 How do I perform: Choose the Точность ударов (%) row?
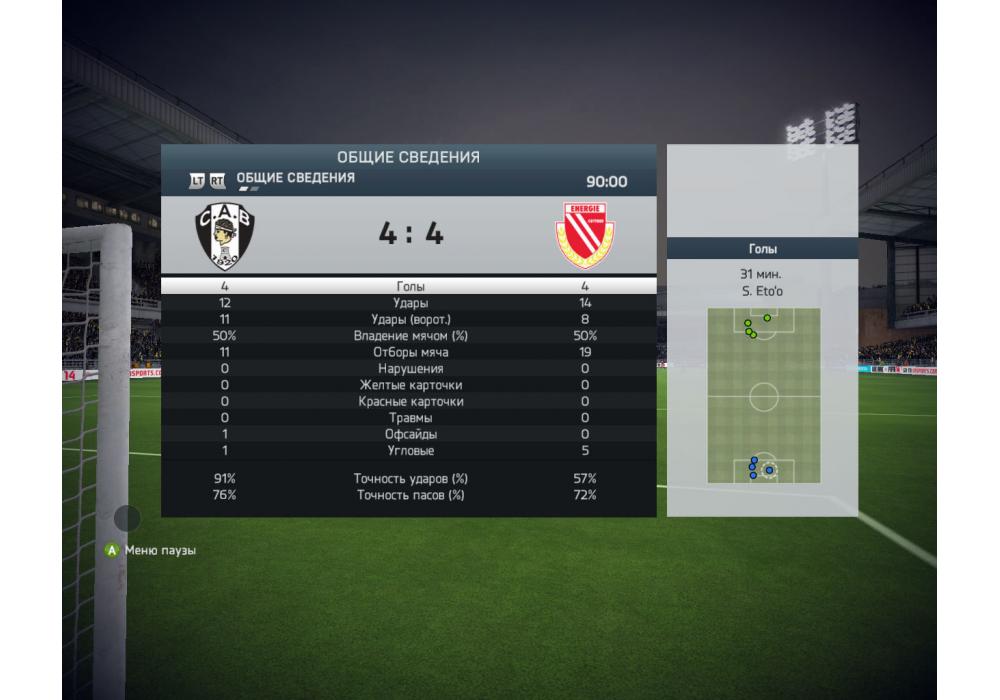(x=409, y=479)
